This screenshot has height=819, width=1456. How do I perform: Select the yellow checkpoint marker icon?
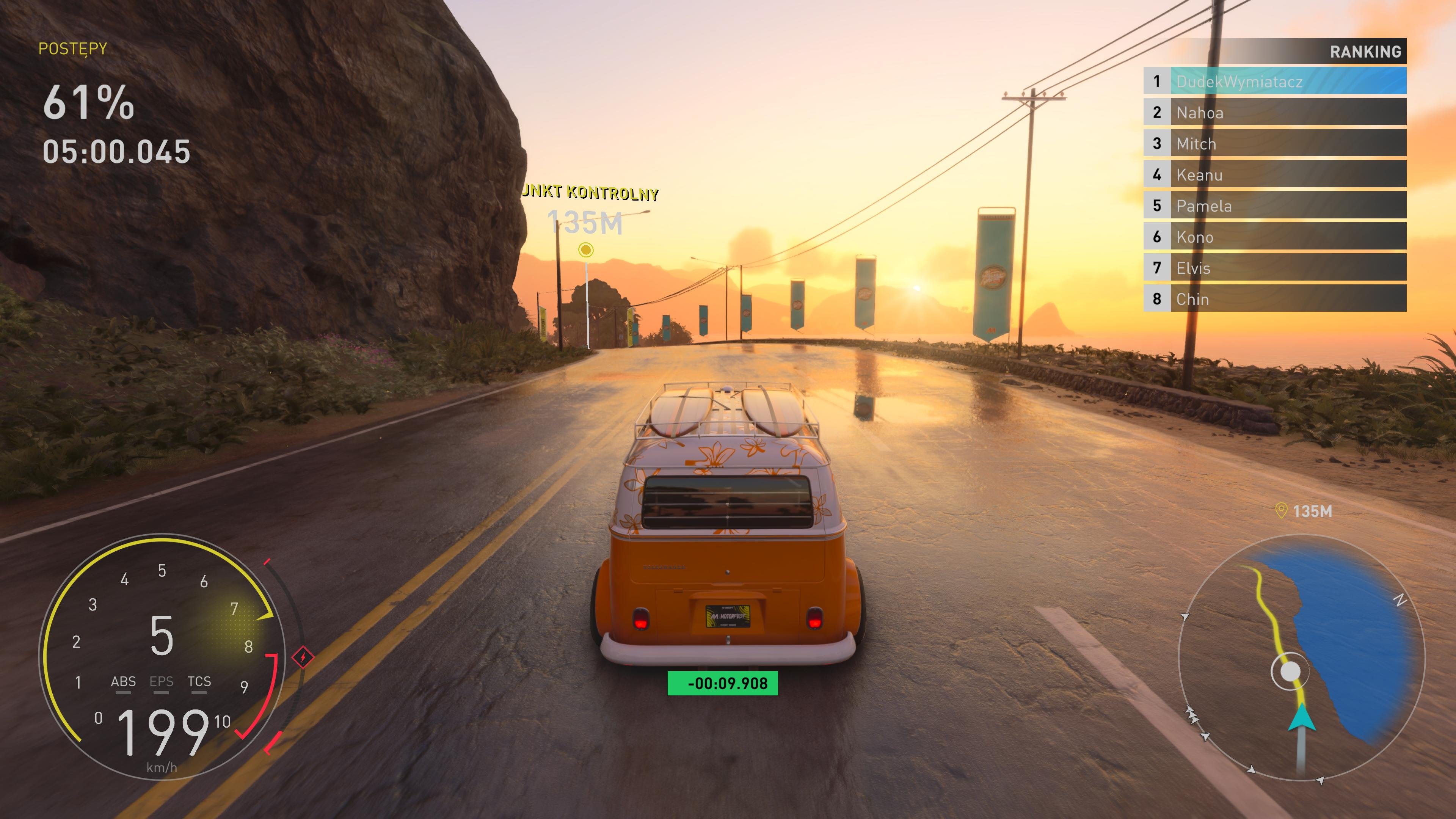pyautogui.click(x=586, y=250)
